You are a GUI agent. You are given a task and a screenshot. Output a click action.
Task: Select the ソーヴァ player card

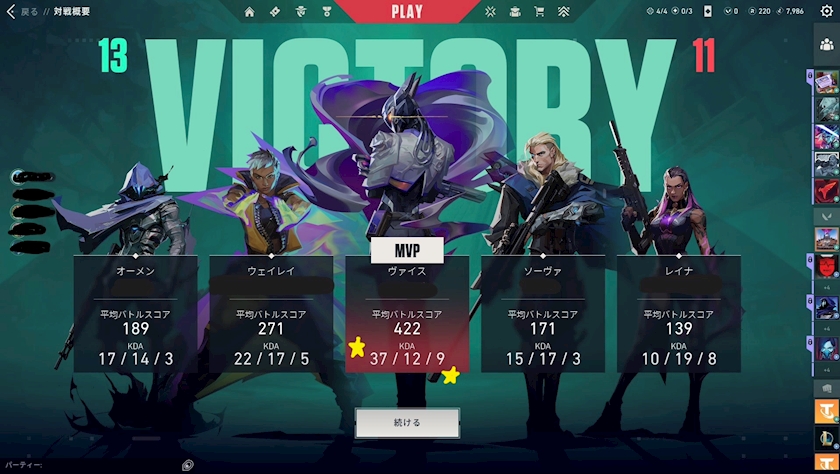(x=542, y=314)
